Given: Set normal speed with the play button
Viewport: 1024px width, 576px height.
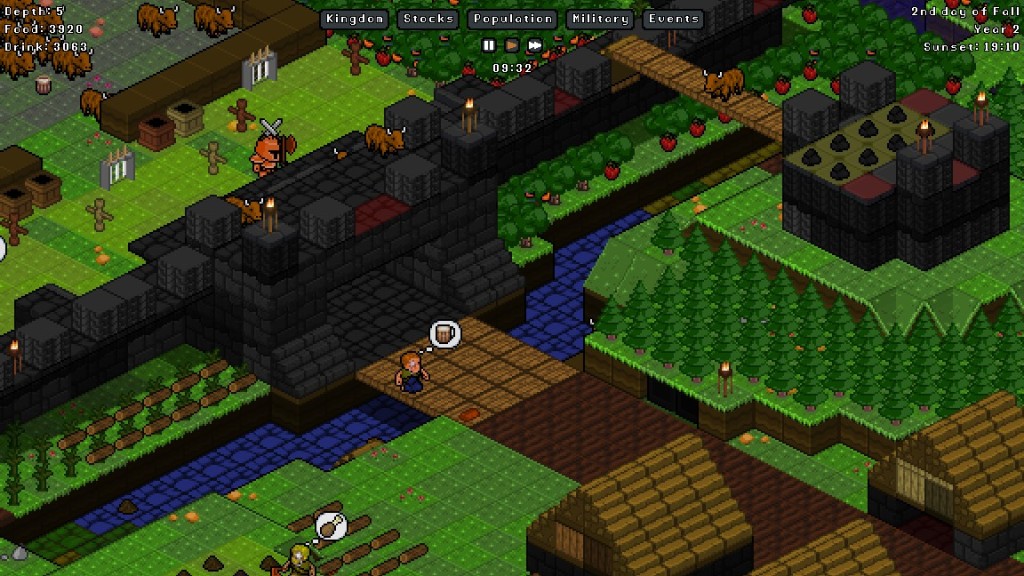Looking at the screenshot, I should 512,45.
